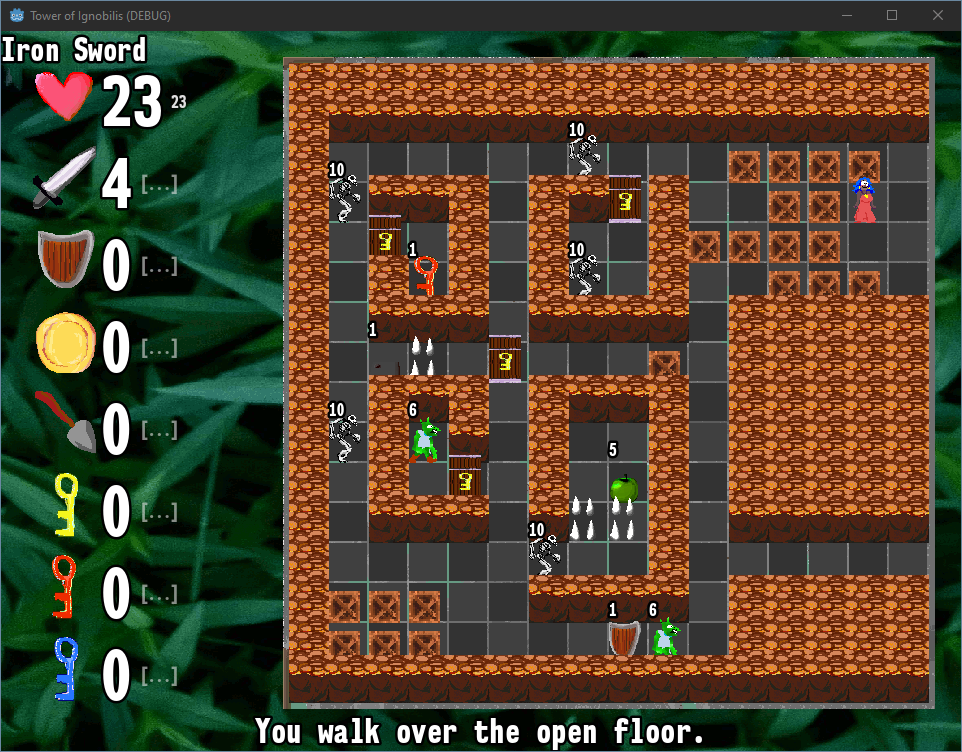Maximize the game window
The width and height of the screenshot is (962, 752).
[892, 15]
